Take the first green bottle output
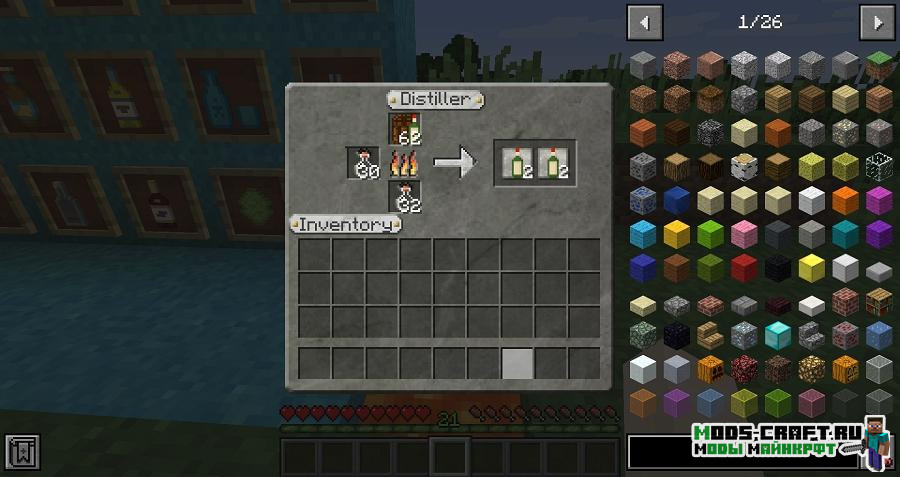 517,163
